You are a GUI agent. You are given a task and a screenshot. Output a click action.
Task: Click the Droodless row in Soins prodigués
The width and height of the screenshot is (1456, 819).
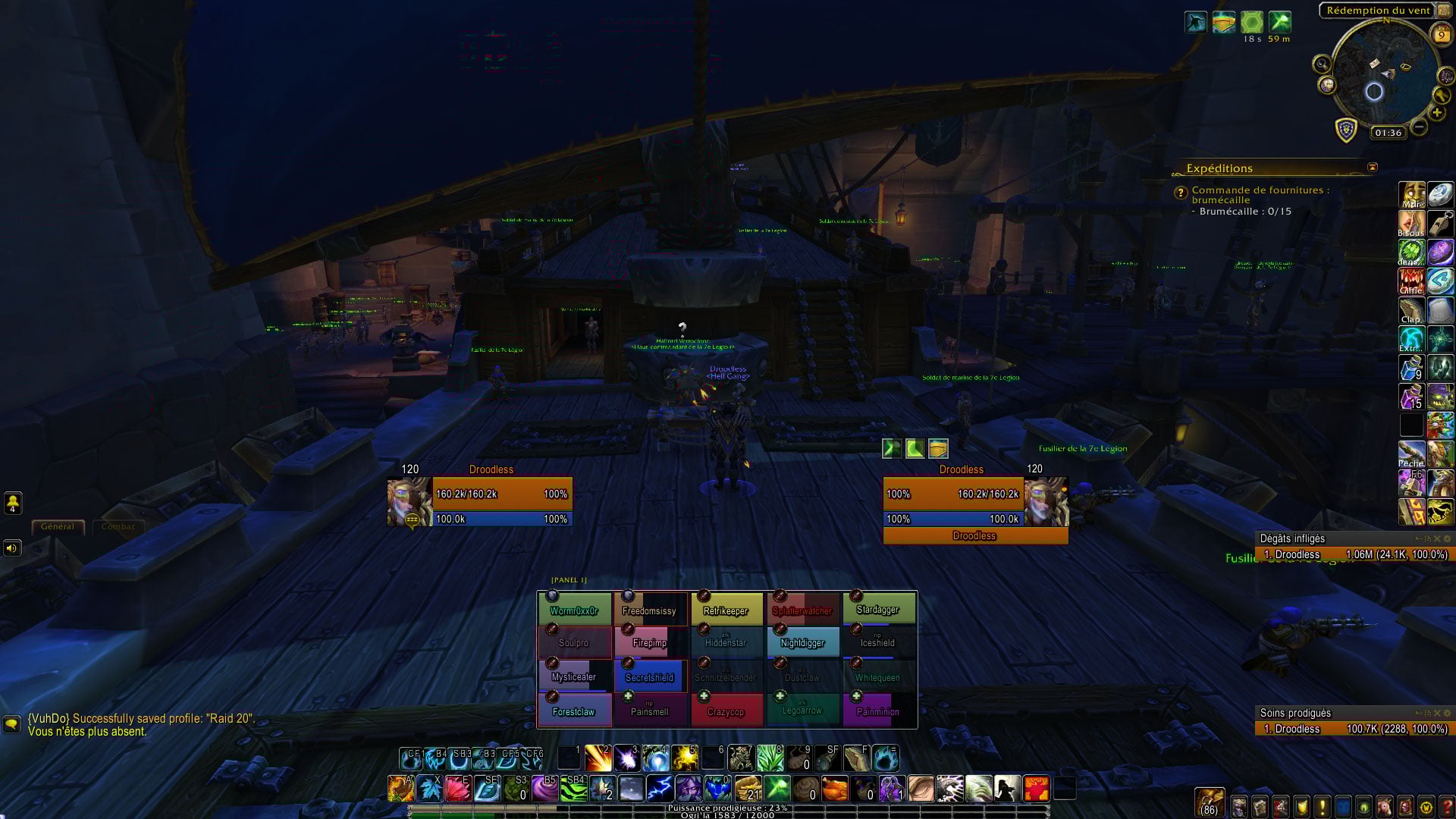(x=1354, y=729)
